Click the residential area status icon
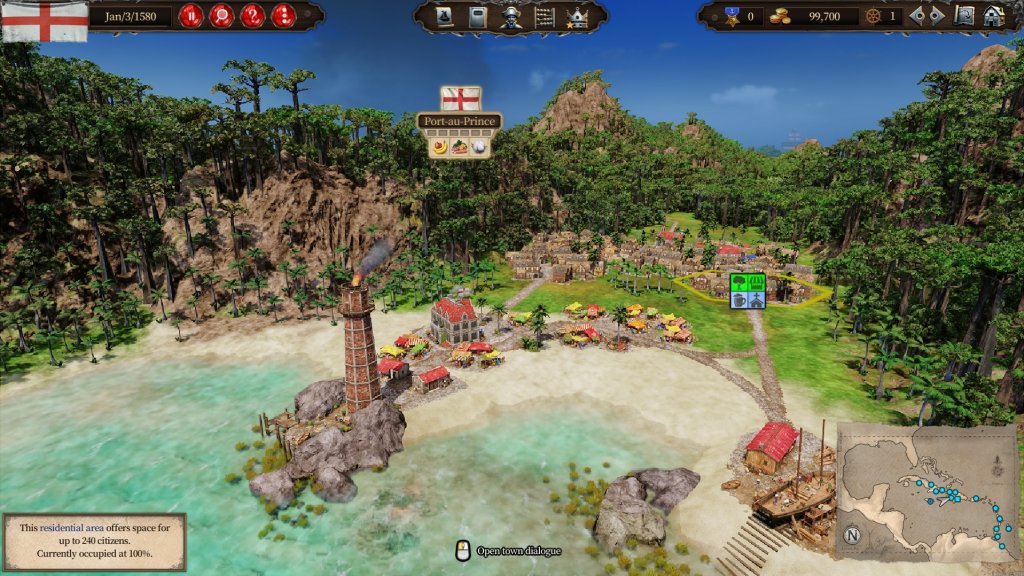Viewport: 1024px width, 576px height. click(747, 290)
